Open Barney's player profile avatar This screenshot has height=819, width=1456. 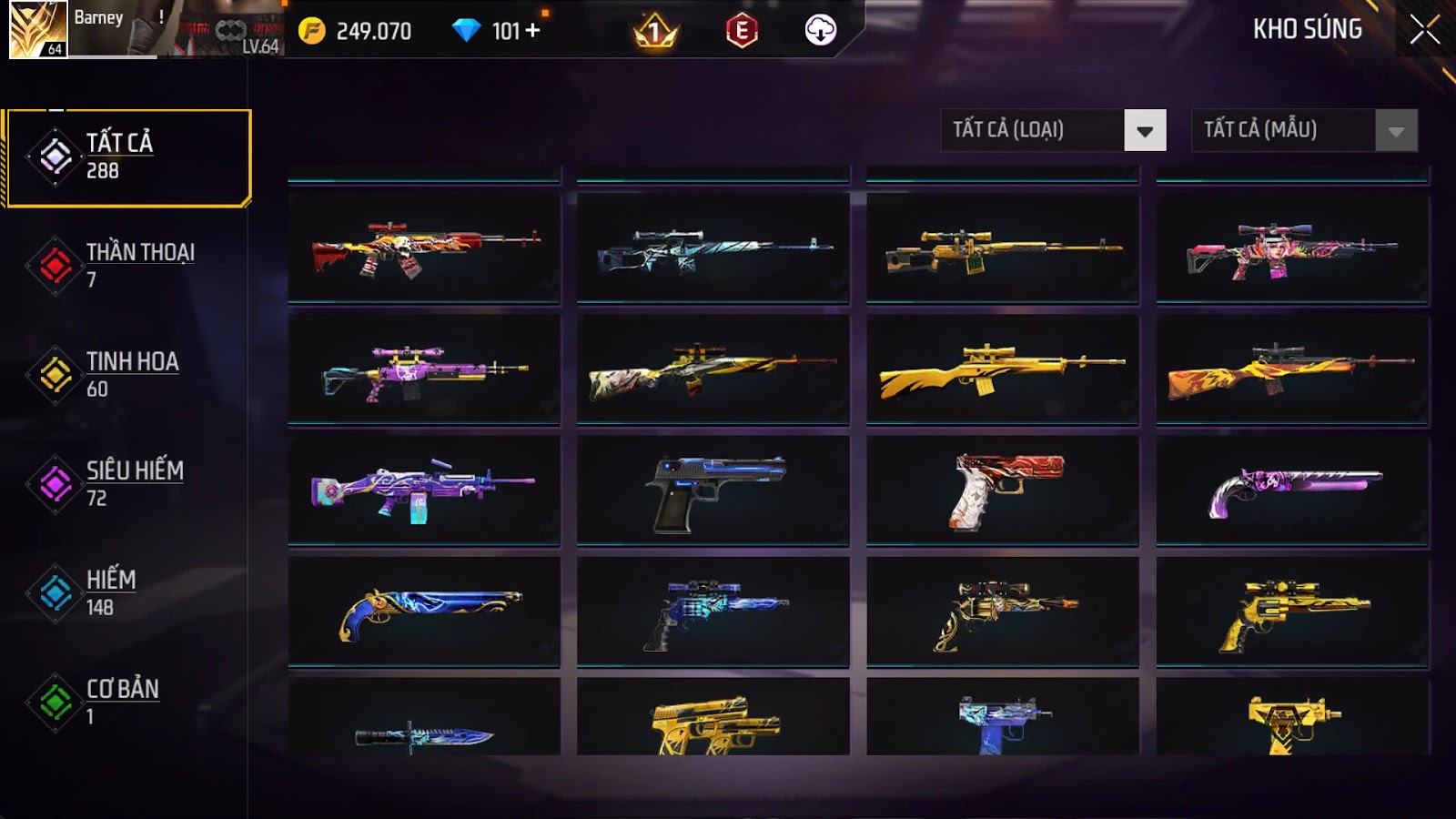click(x=38, y=29)
